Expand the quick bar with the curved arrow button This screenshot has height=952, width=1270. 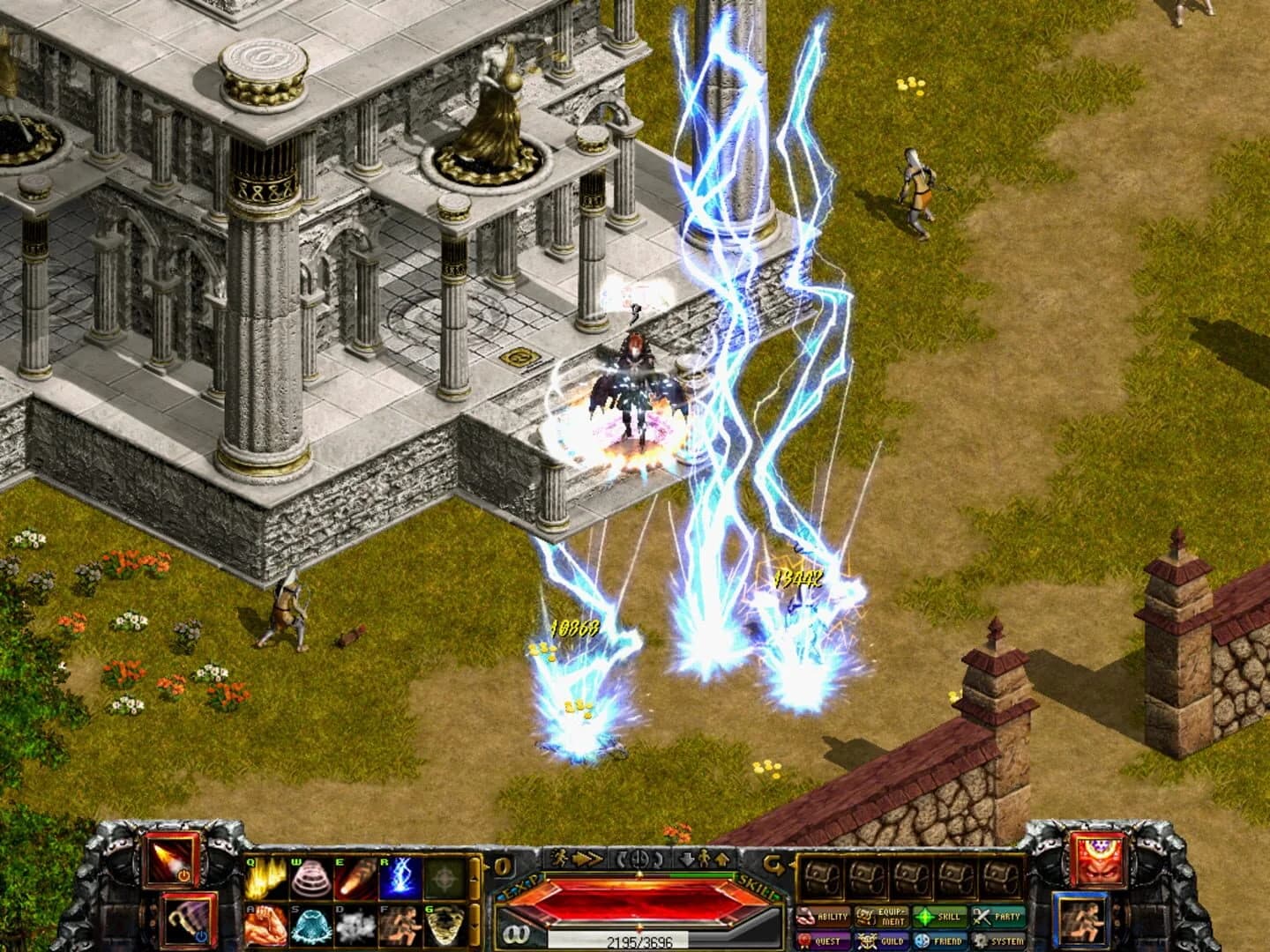click(774, 862)
